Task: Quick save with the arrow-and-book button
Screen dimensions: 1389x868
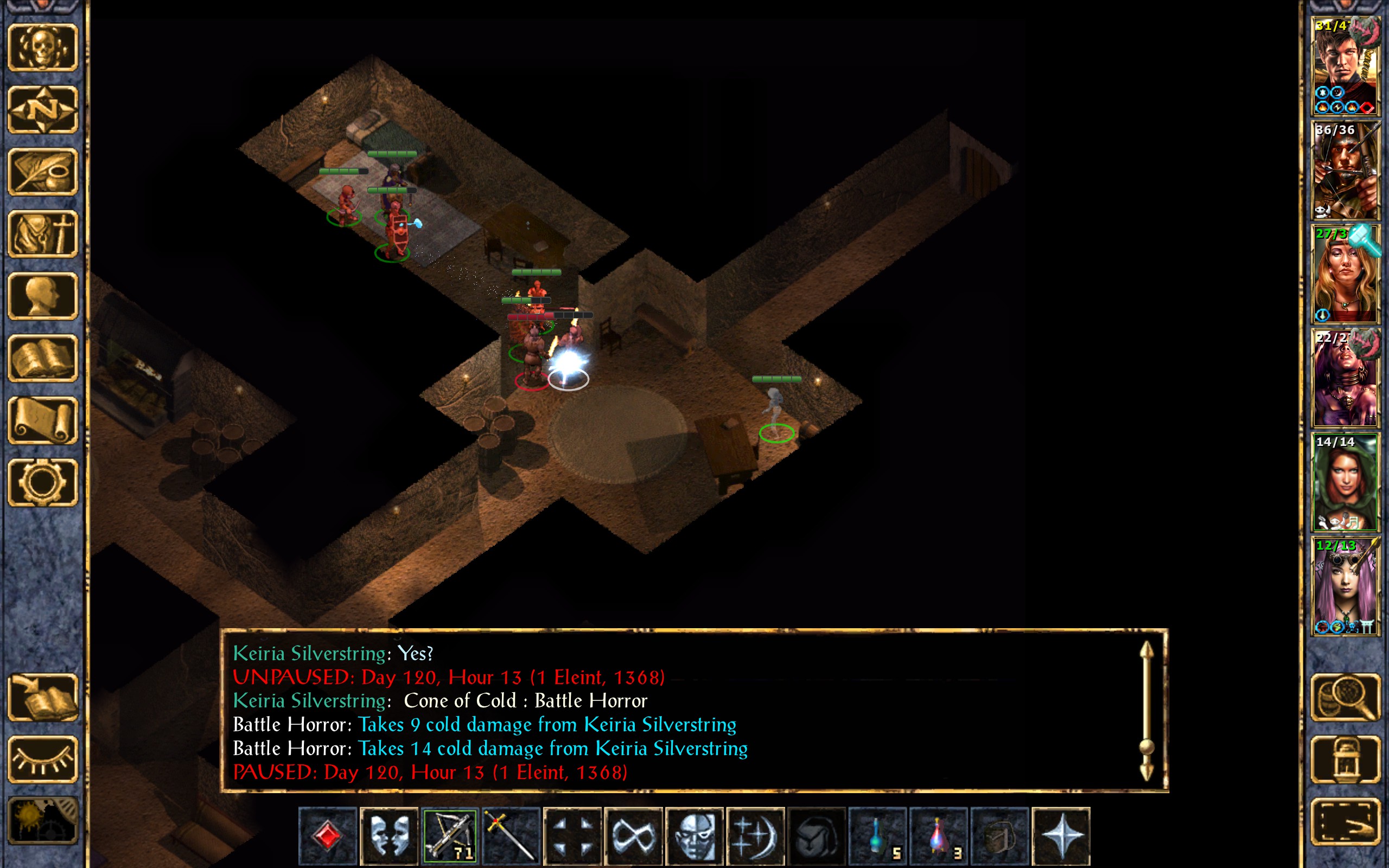Action: [x=43, y=697]
